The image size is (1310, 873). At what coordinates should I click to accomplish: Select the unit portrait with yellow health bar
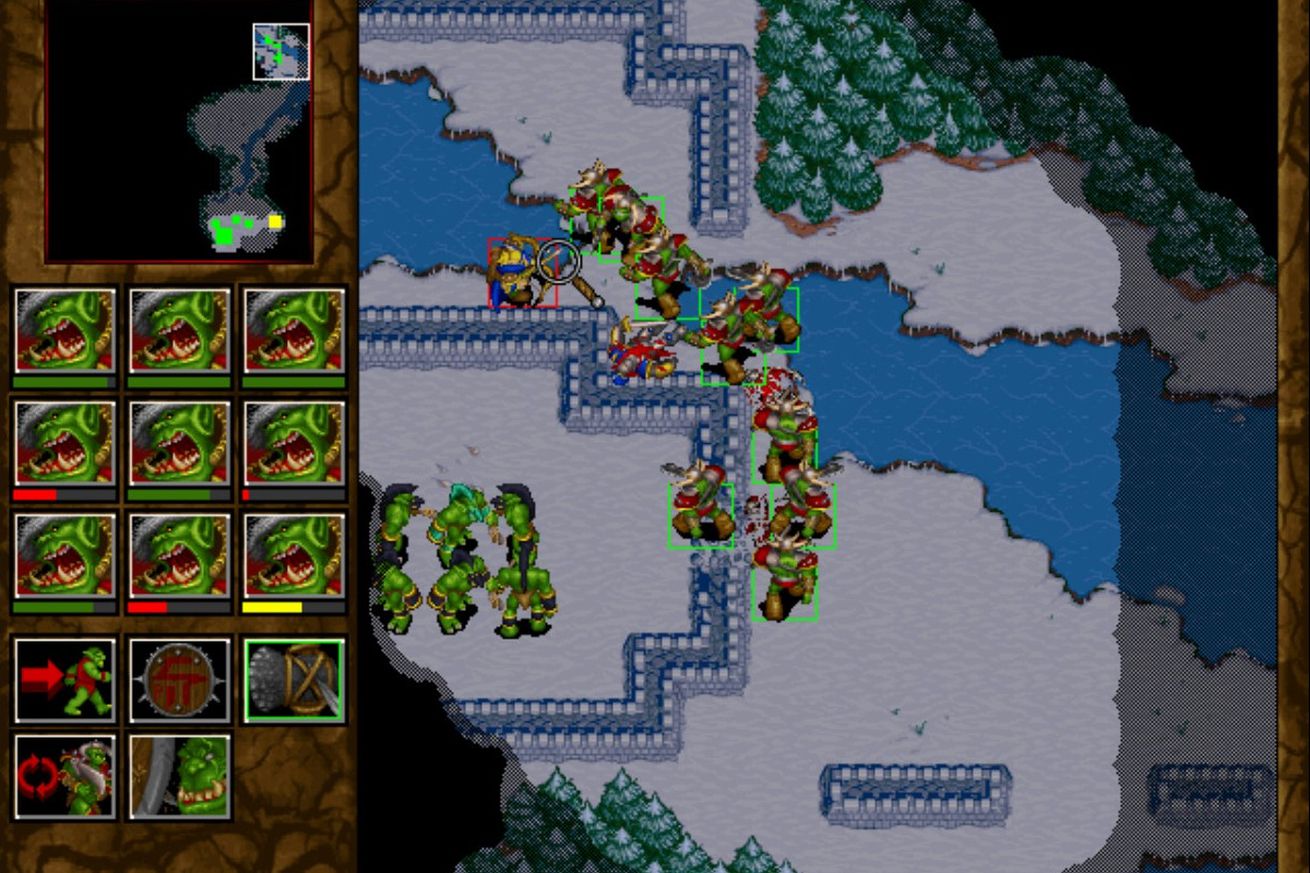(295, 562)
